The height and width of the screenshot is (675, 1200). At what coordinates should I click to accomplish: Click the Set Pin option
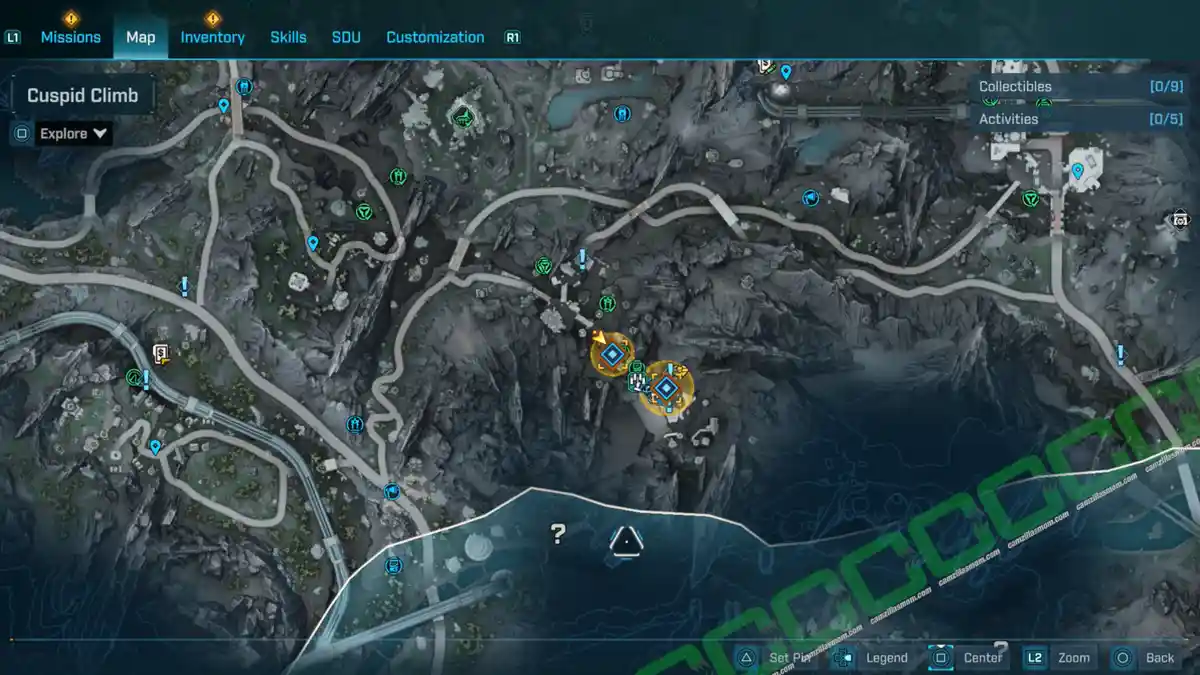coord(778,657)
